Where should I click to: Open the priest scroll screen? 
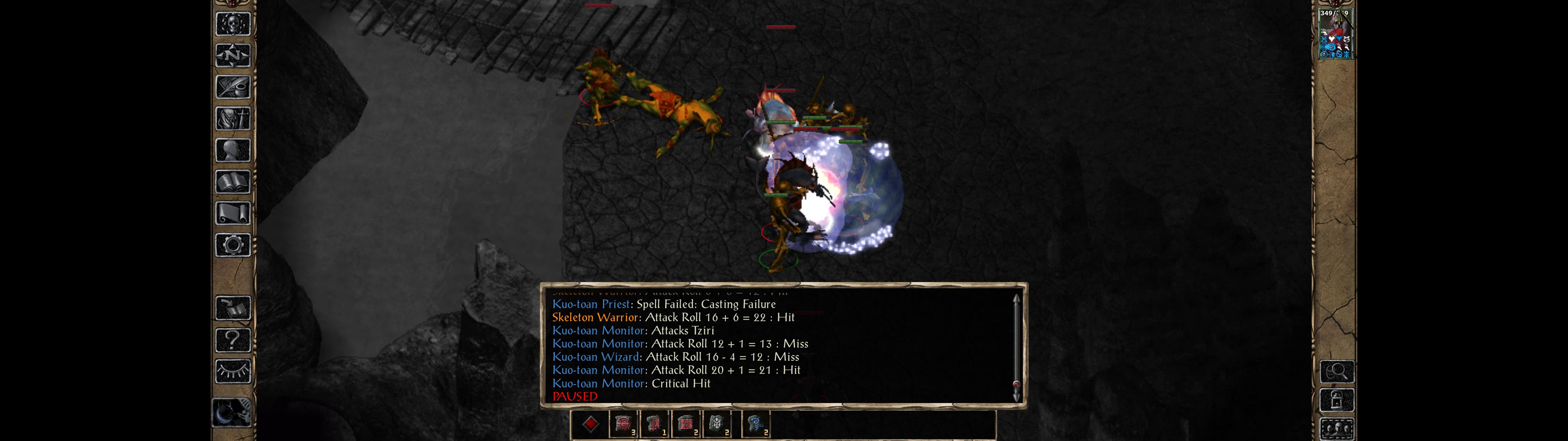pos(232,213)
